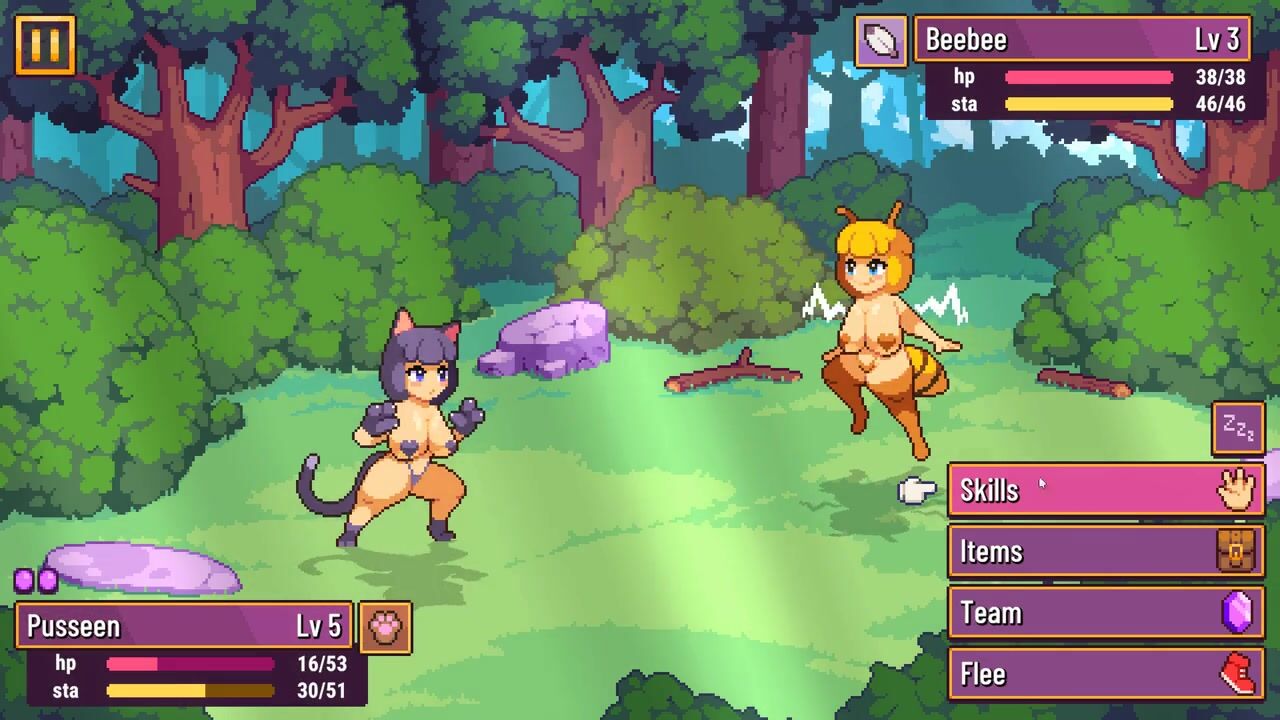Click Pusseen's paw type icon
This screenshot has width=1280, height=720.
pos(385,628)
